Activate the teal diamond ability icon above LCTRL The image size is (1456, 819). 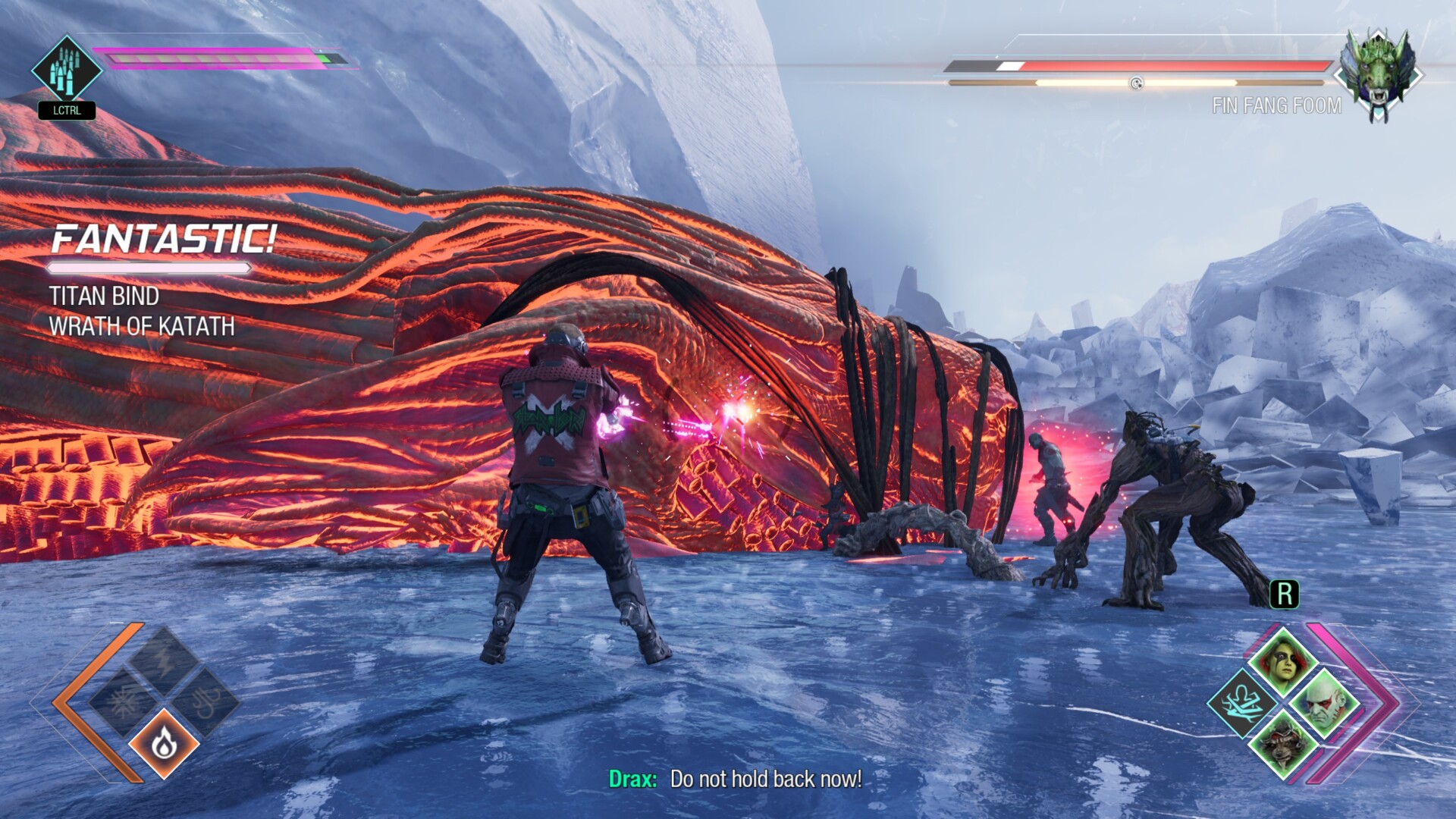67,70
